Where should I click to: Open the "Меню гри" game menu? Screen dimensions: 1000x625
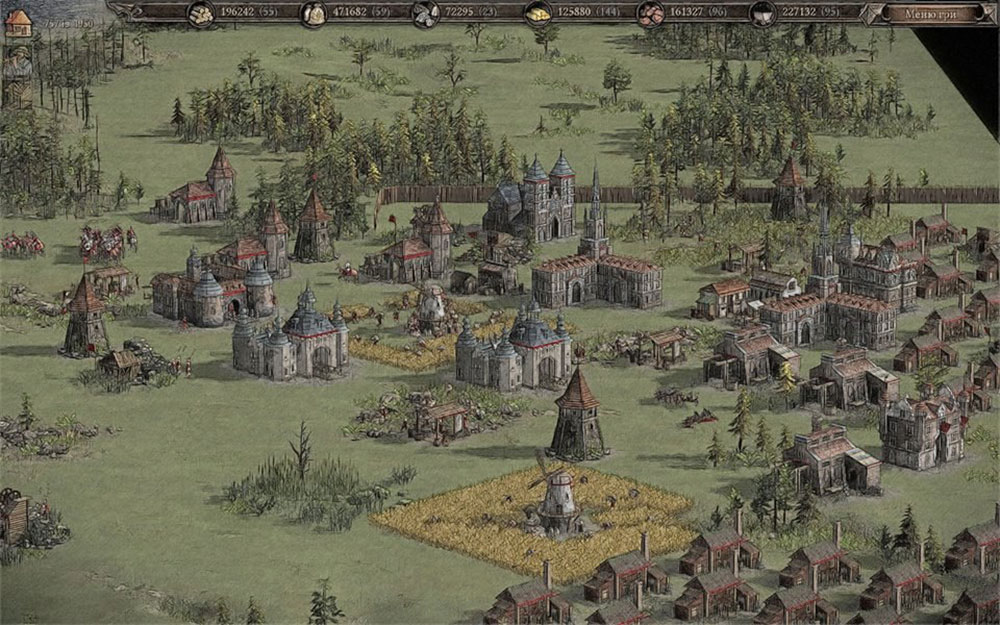pyautogui.click(x=931, y=14)
